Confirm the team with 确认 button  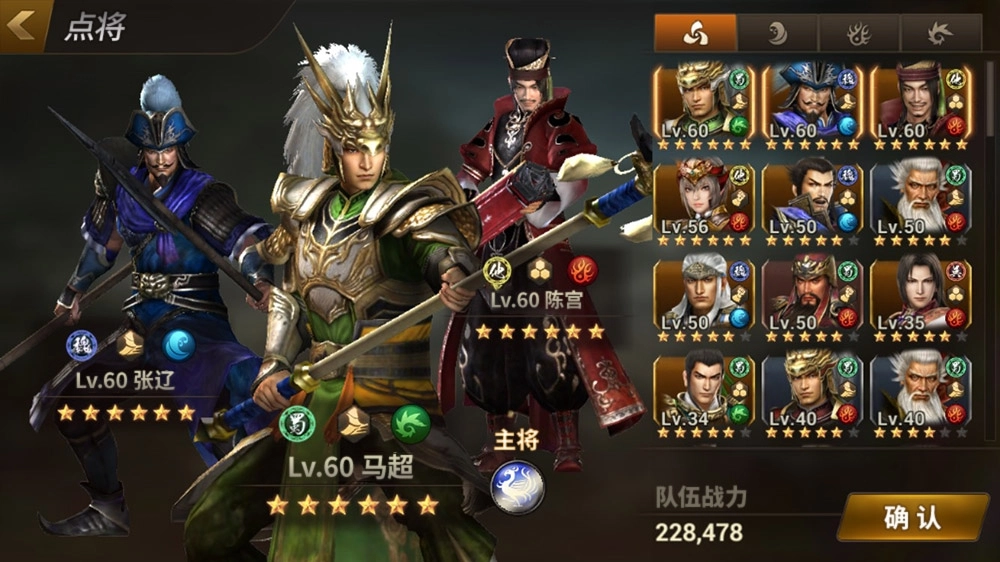[912, 516]
